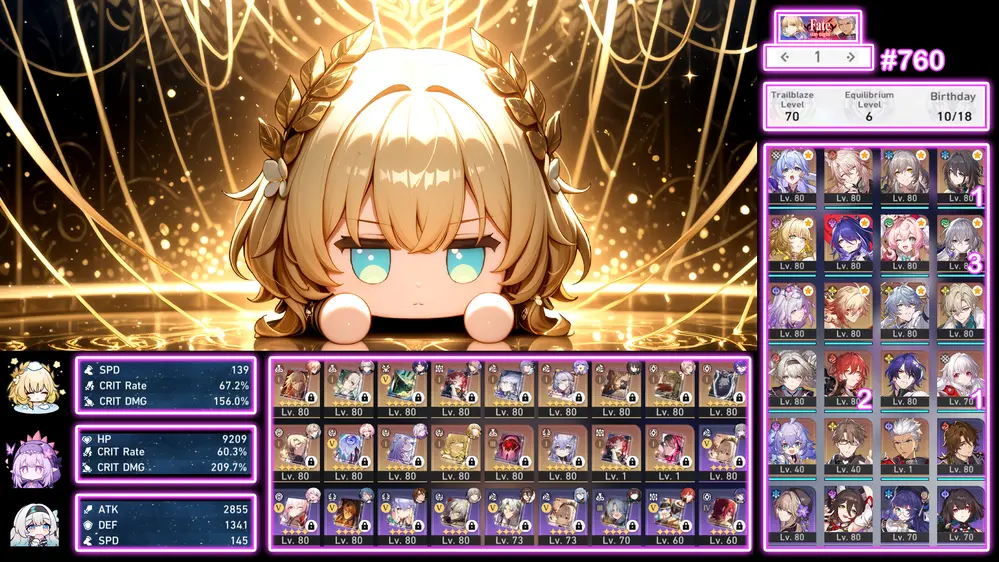Select the blonde long-haired character portrait at Lv. 80
Screen dimensions: 999x562
792,241
